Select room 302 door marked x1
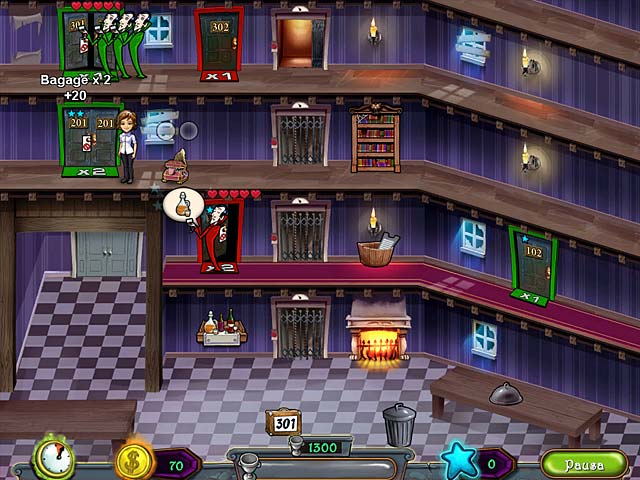Image resolution: width=640 pixels, height=480 pixels. pyautogui.click(x=220, y=40)
